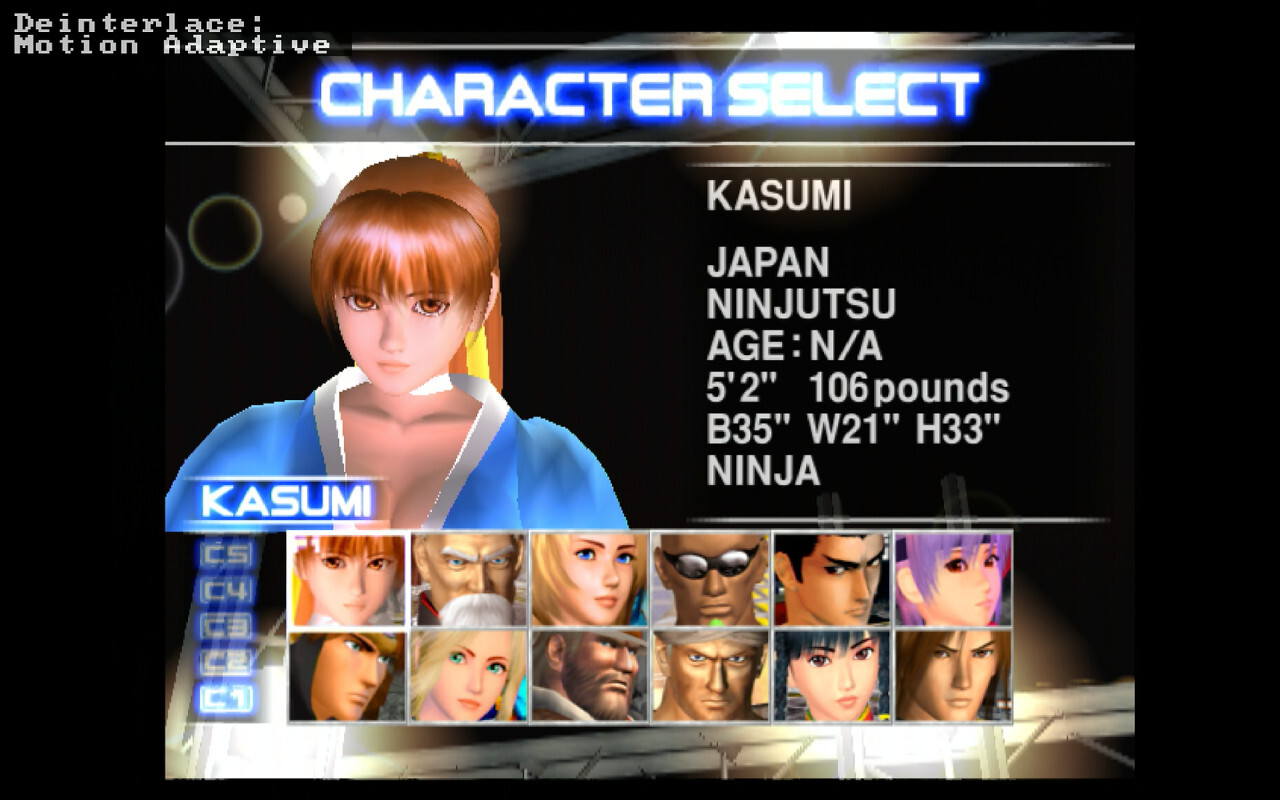Switch to costume C5
The height and width of the screenshot is (800, 1280).
pyautogui.click(x=227, y=554)
